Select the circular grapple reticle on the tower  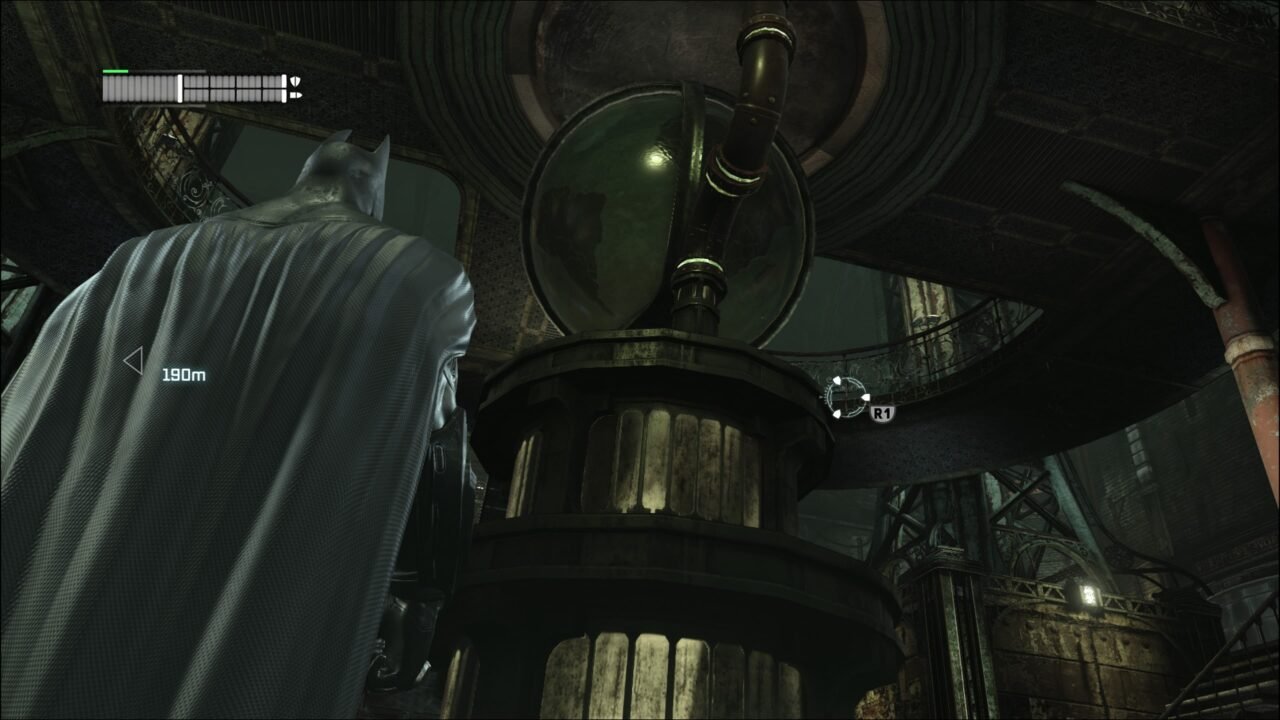846,397
